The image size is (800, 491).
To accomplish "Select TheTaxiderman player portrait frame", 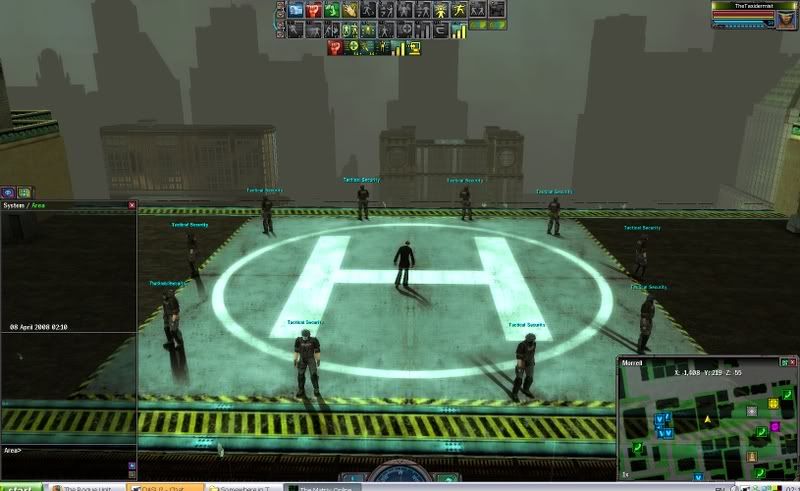I will [753, 14].
